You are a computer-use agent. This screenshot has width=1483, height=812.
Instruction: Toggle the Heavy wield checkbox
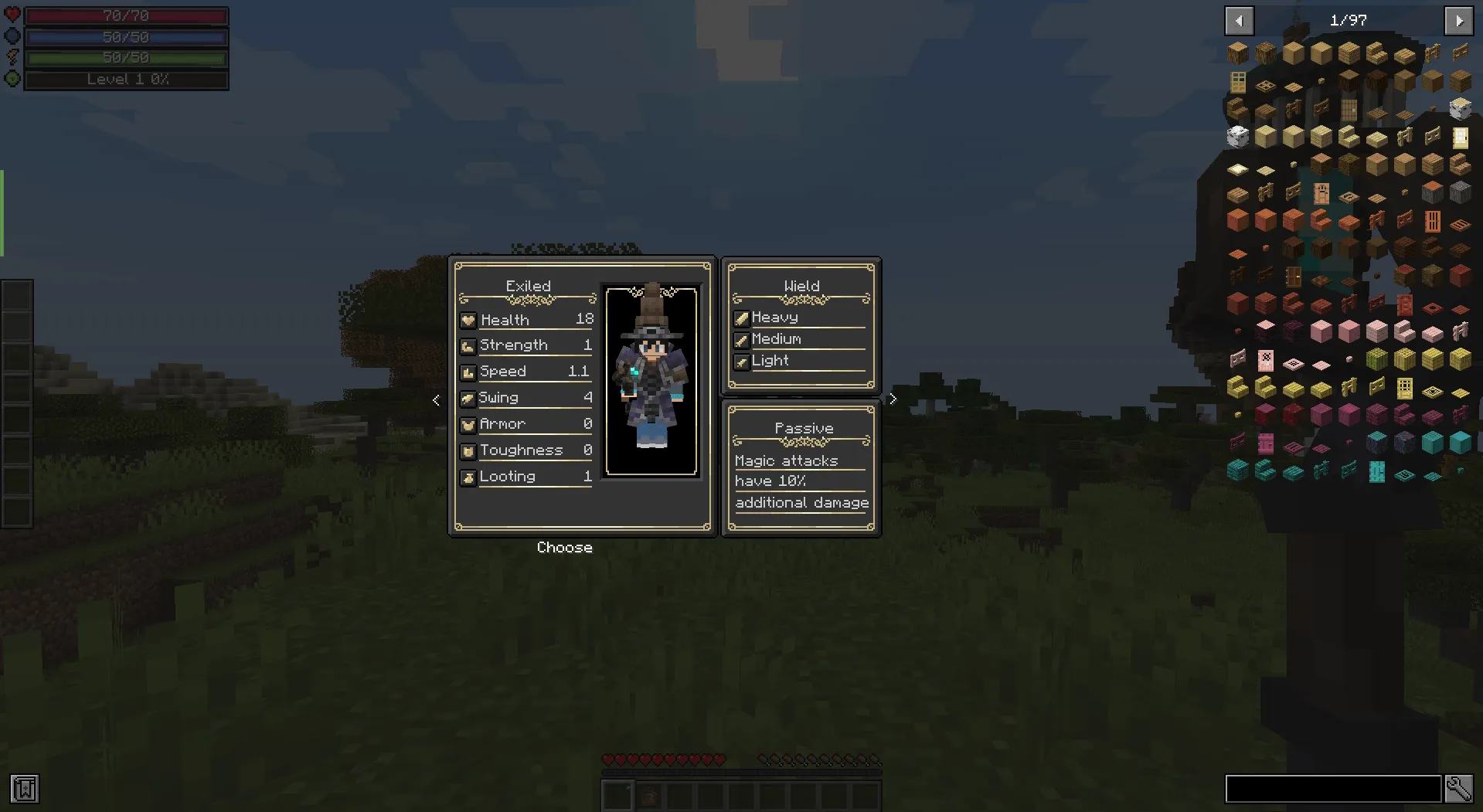(742, 317)
